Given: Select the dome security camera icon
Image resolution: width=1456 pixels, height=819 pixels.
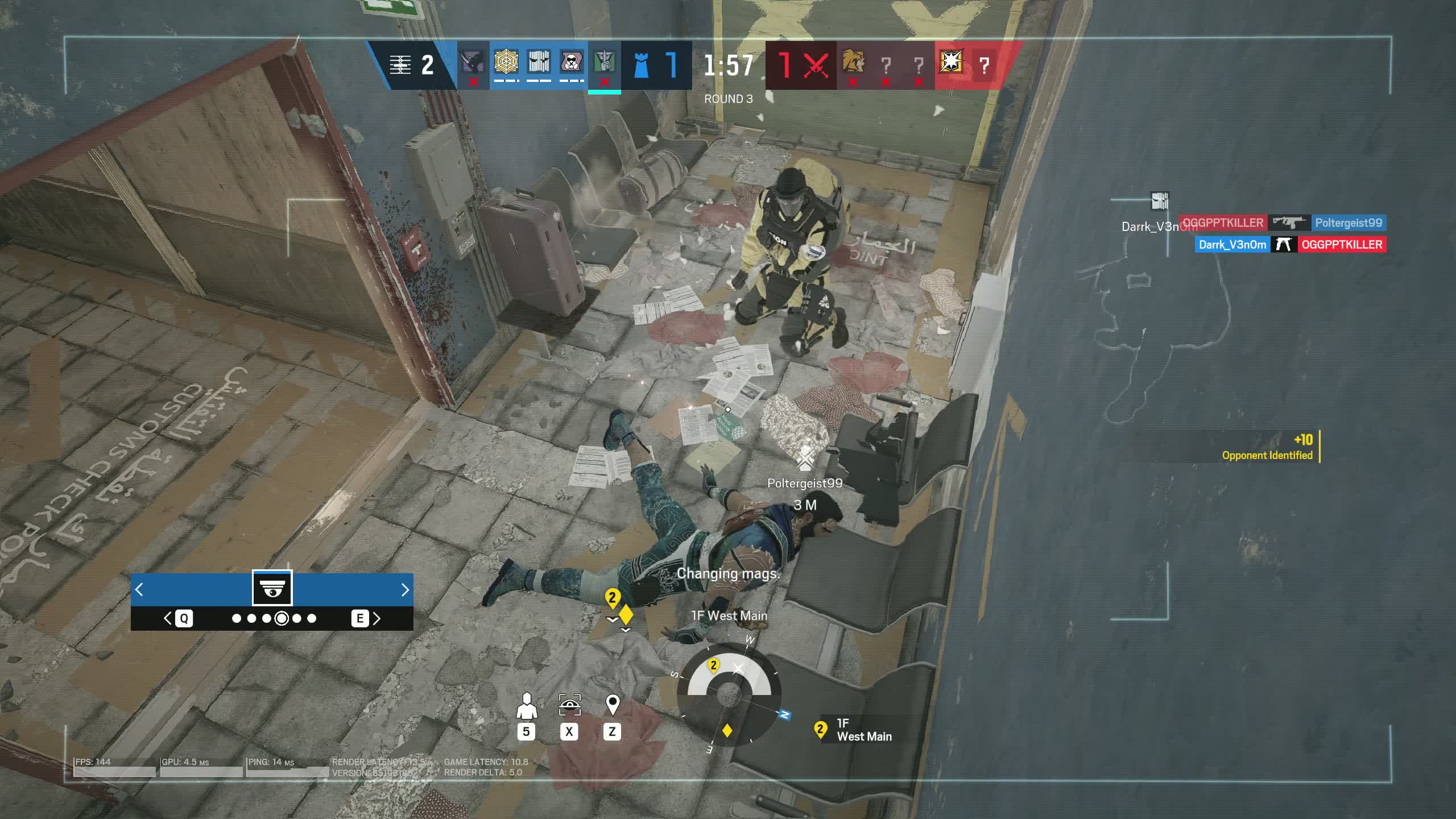Looking at the screenshot, I should (272, 588).
